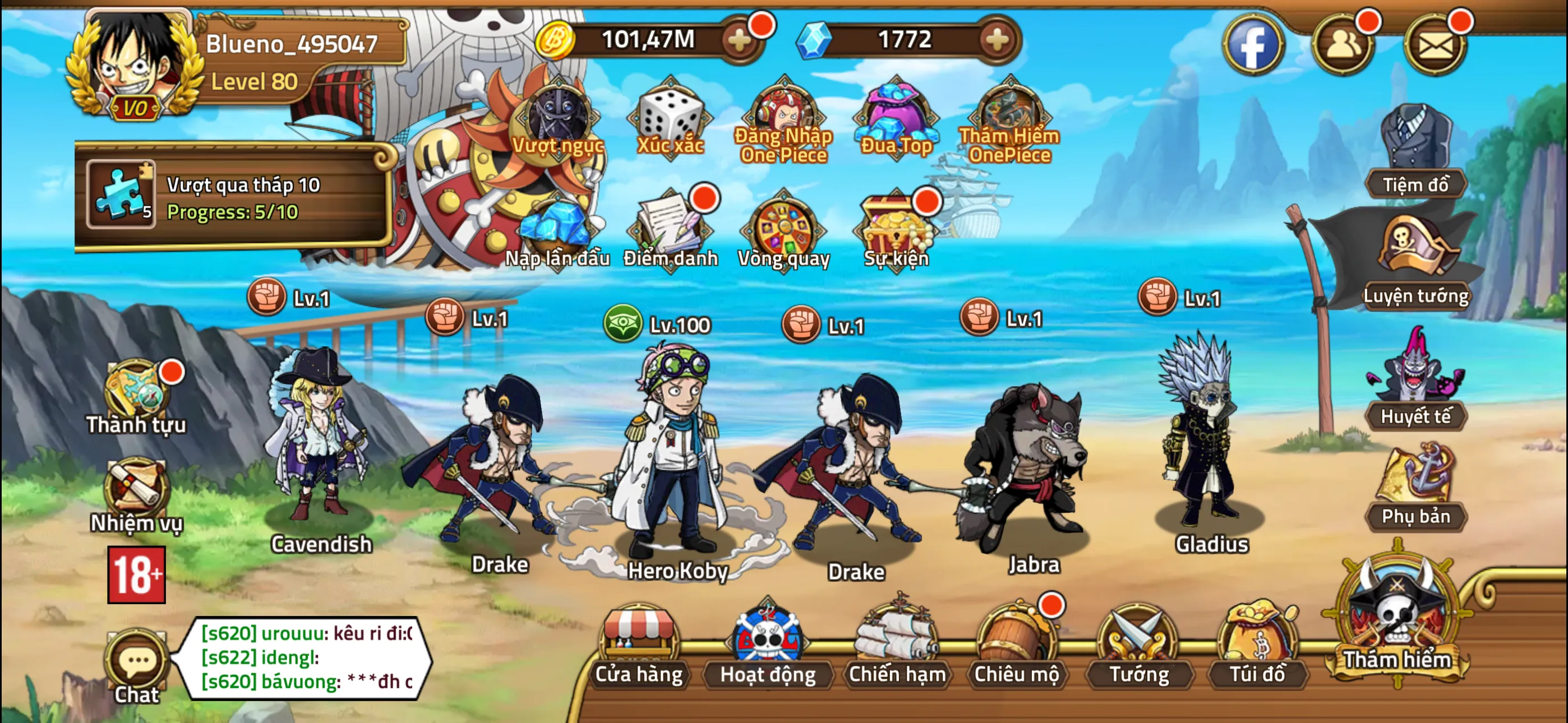Open the Vượt ngục event
1568x723 pixels.
point(557,119)
